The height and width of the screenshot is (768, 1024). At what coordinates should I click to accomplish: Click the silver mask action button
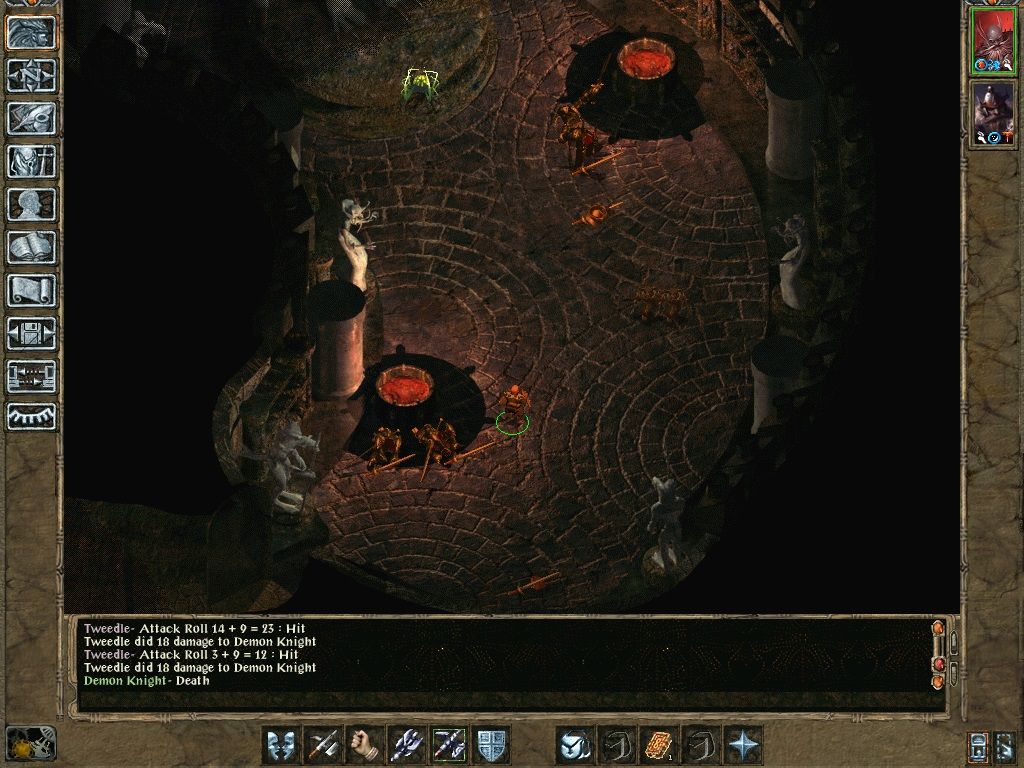click(281, 745)
